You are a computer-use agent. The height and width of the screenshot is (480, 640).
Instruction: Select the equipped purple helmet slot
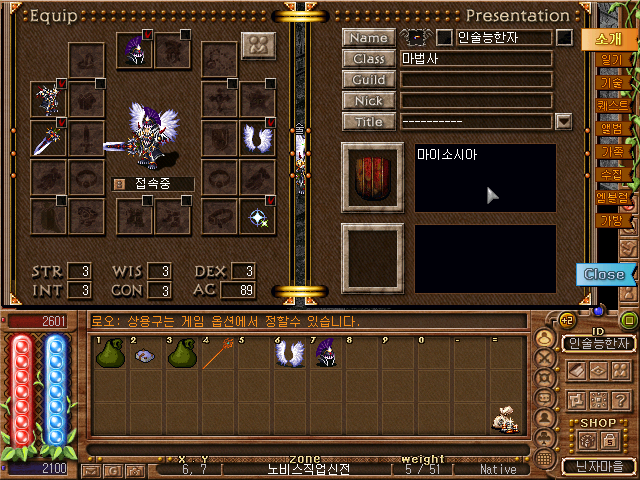click(x=134, y=50)
